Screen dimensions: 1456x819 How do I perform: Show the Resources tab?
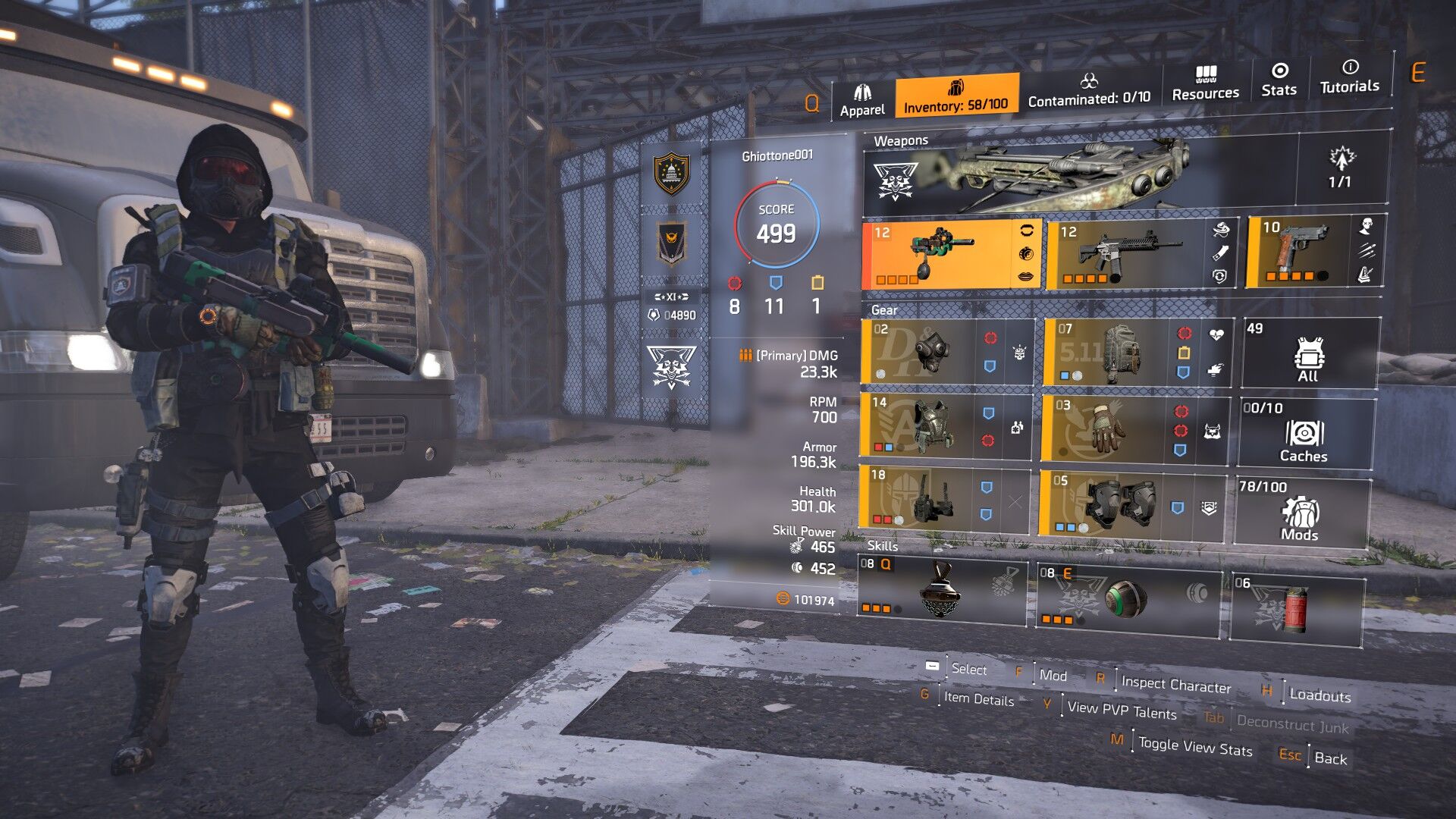tap(1205, 84)
